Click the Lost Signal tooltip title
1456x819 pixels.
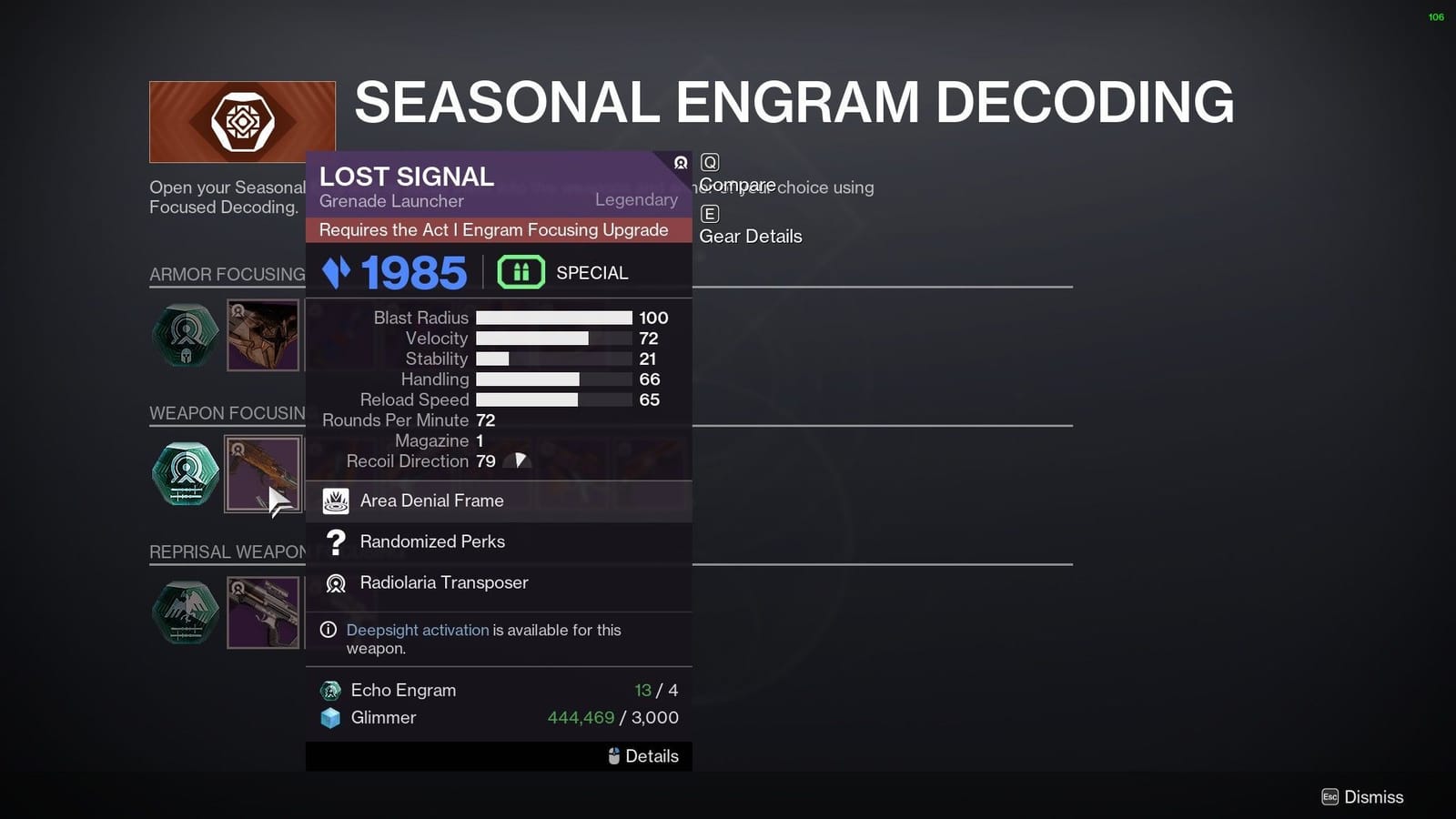coord(407,177)
